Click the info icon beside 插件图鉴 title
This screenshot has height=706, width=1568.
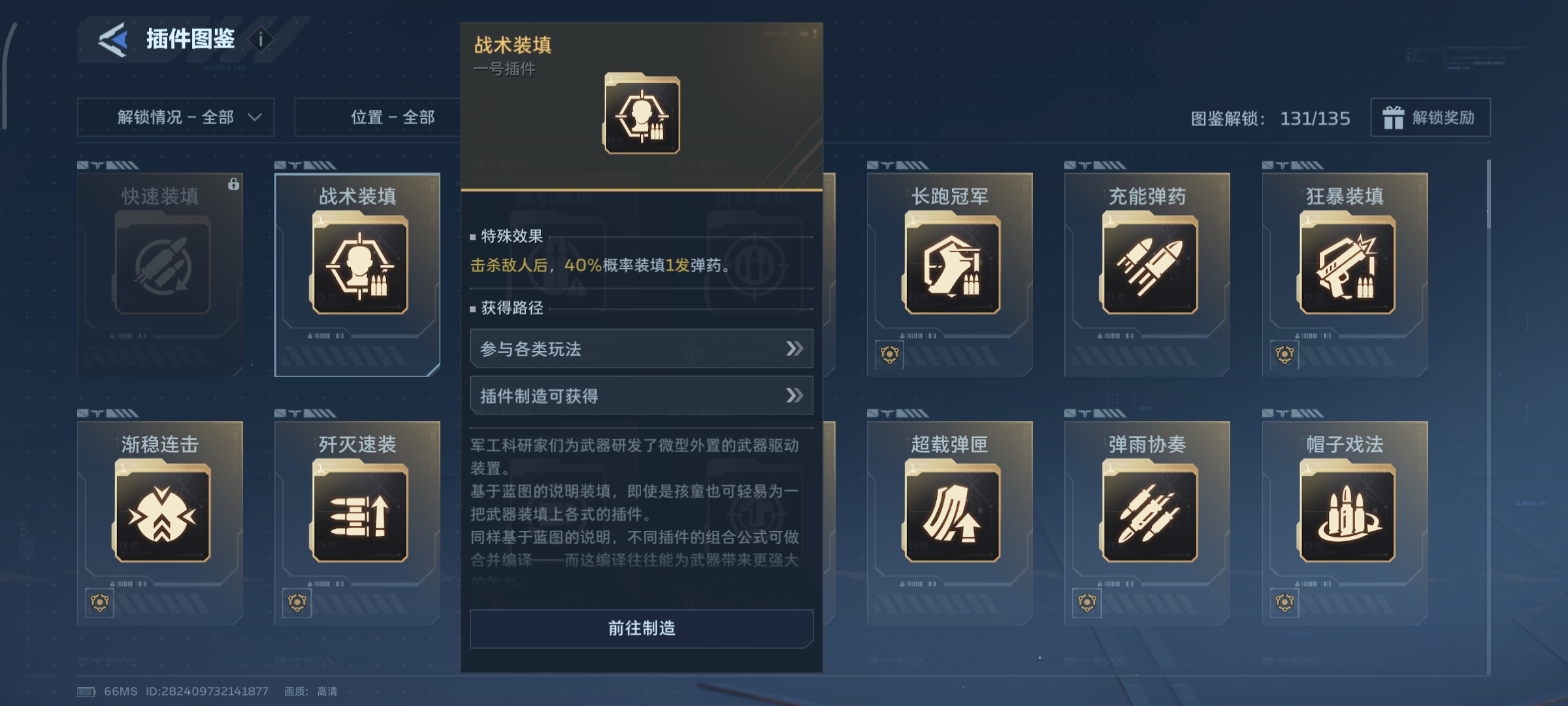[261, 39]
